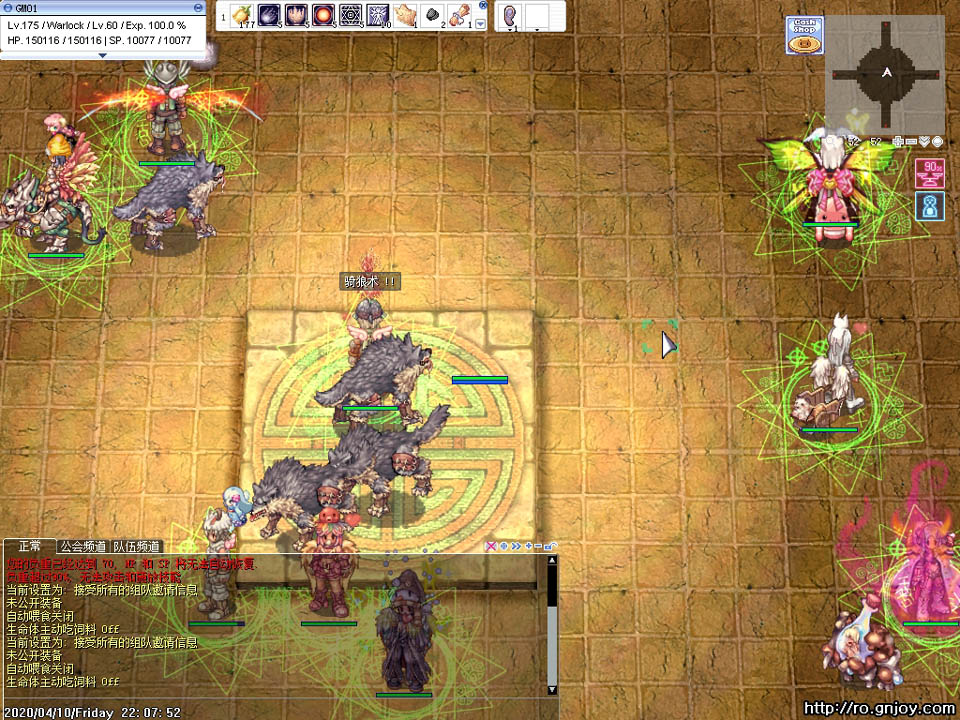
Task: Click the 90% weight status icon
Action: (x=929, y=173)
